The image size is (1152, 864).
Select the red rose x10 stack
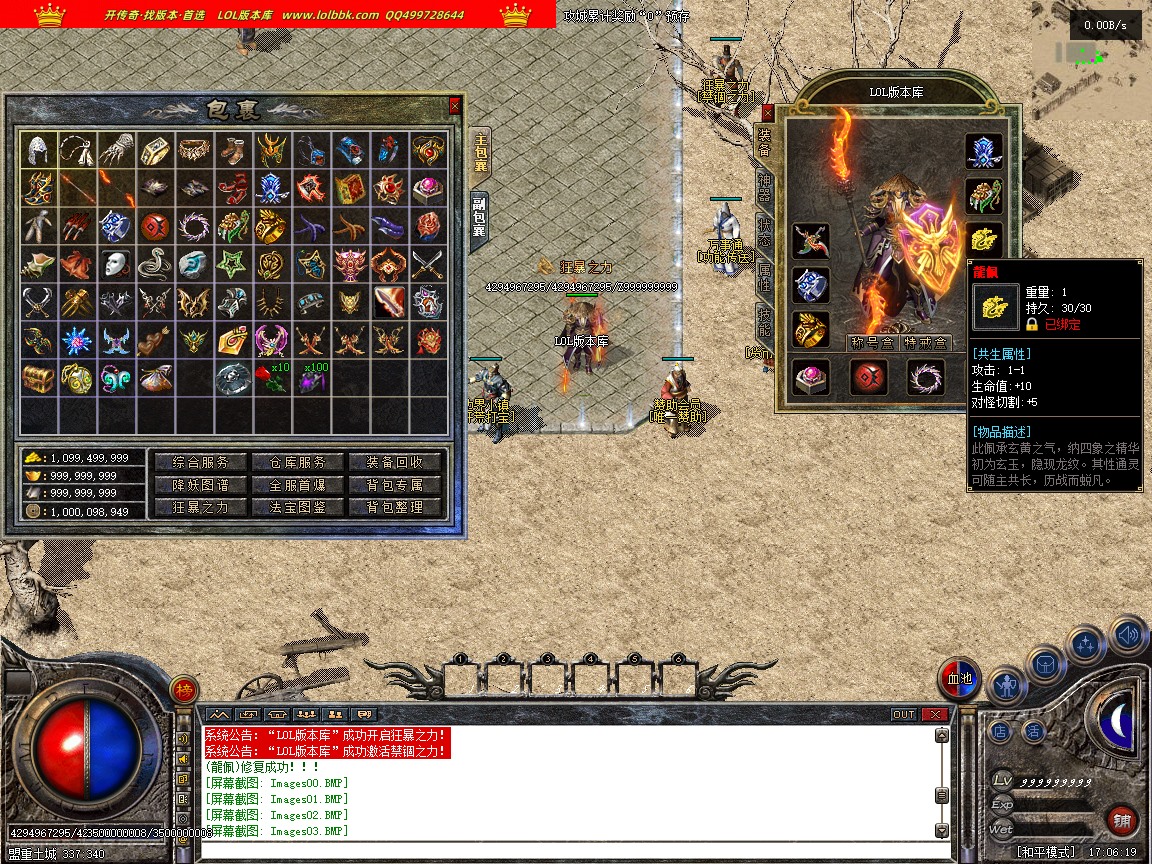click(273, 378)
